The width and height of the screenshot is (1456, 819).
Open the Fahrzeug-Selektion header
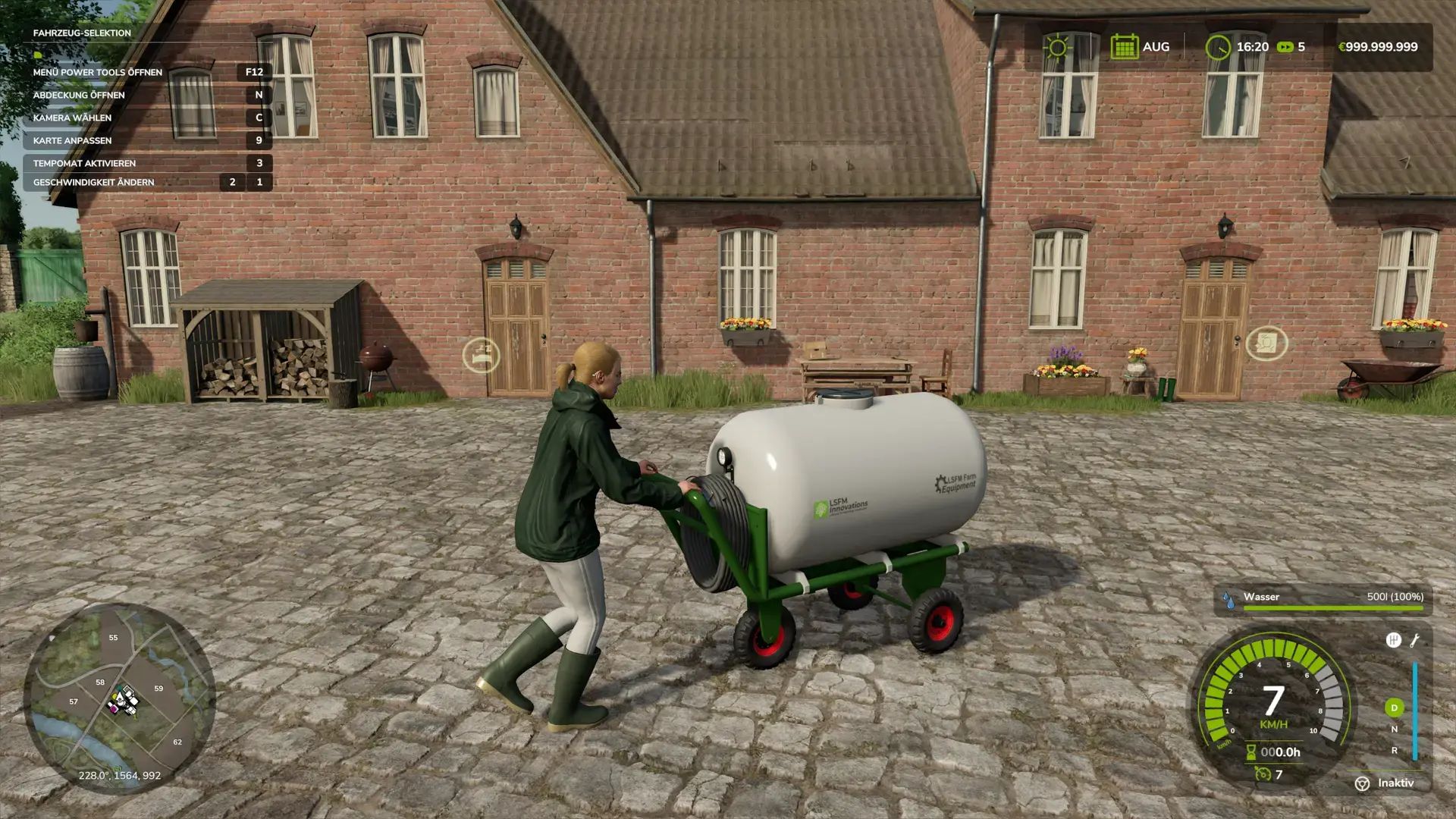tap(81, 33)
